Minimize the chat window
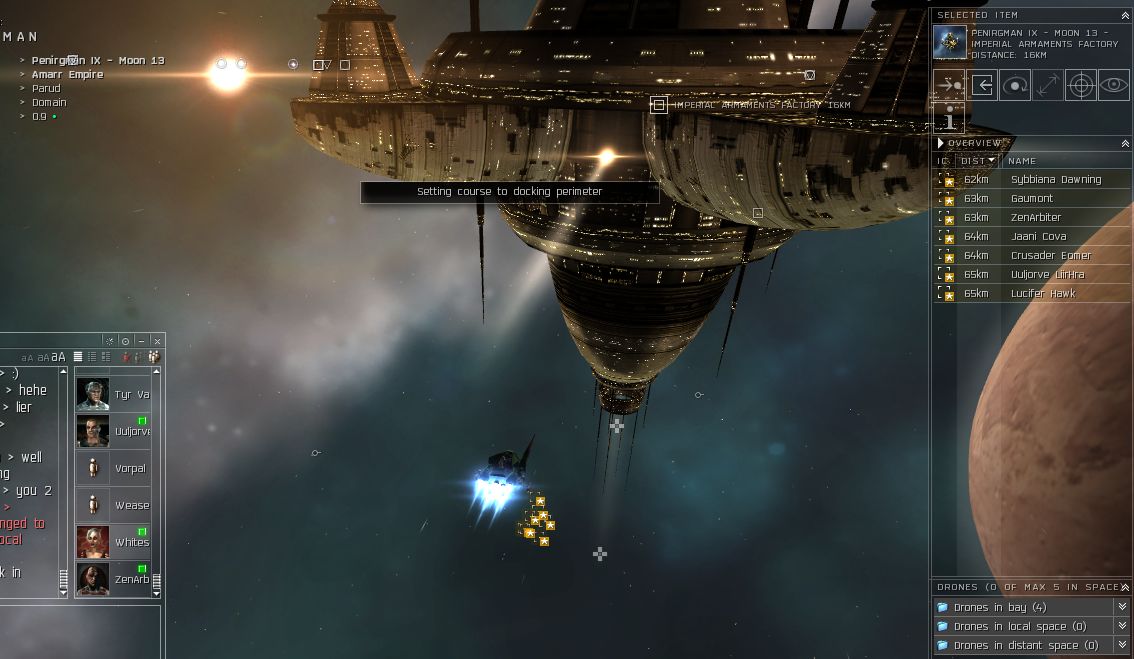The image size is (1134, 659). (x=141, y=341)
